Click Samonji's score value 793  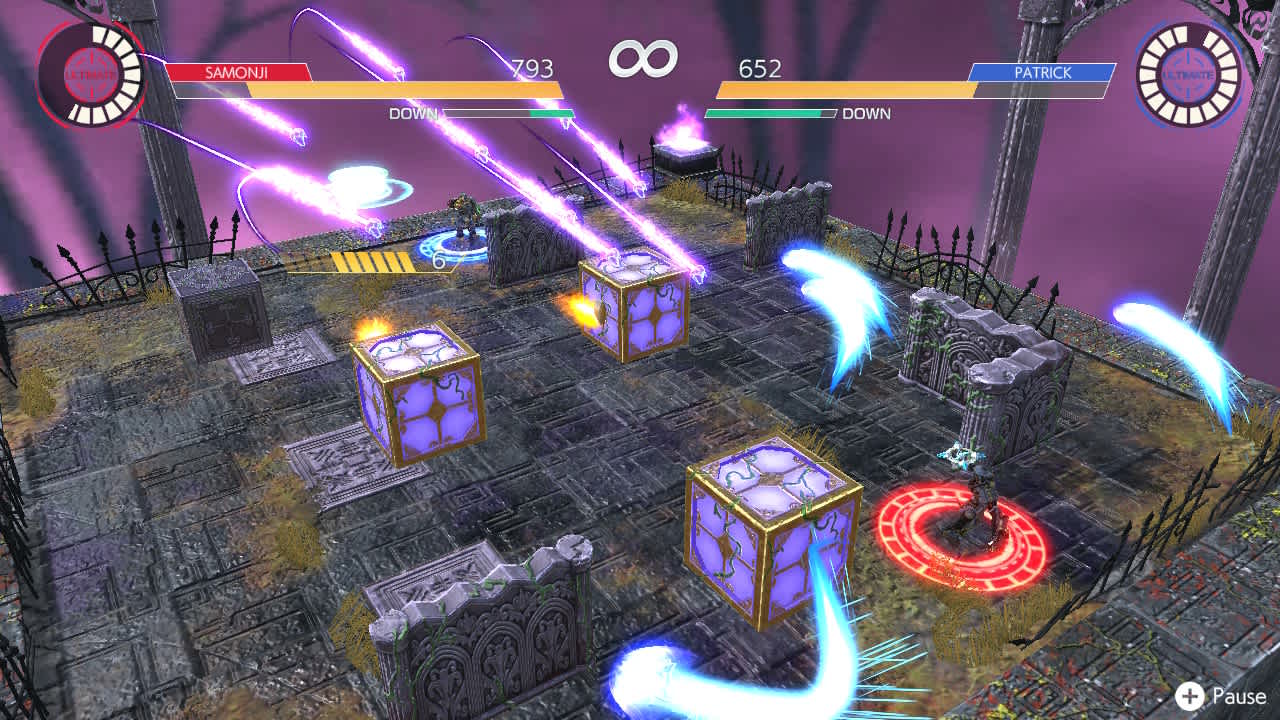click(x=531, y=68)
